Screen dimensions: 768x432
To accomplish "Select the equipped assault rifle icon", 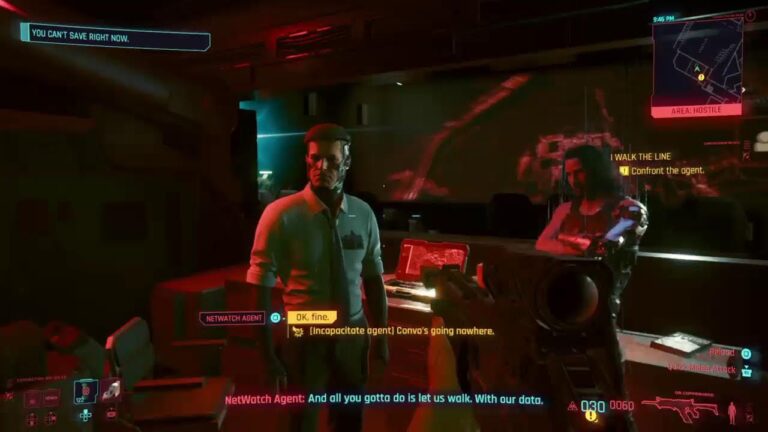I will [679, 408].
